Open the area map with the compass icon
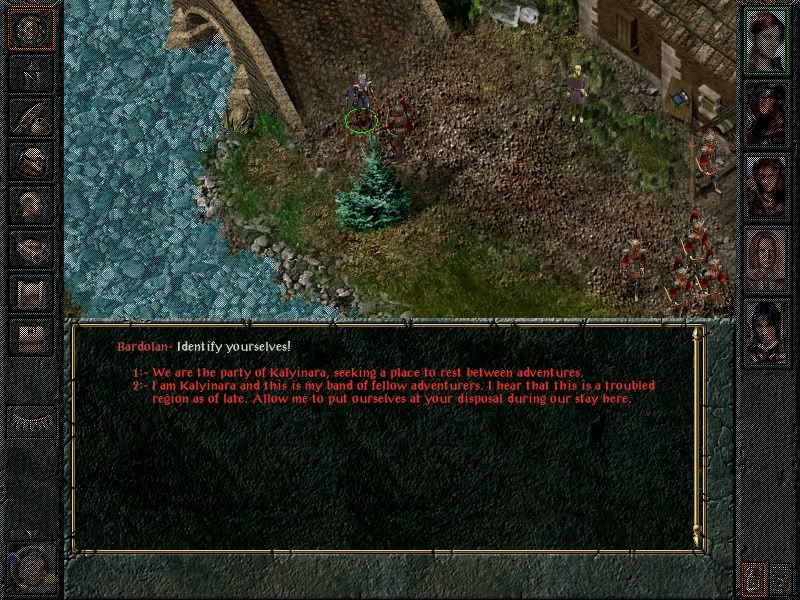Image resolution: width=800 pixels, height=600 pixels. coord(31,74)
